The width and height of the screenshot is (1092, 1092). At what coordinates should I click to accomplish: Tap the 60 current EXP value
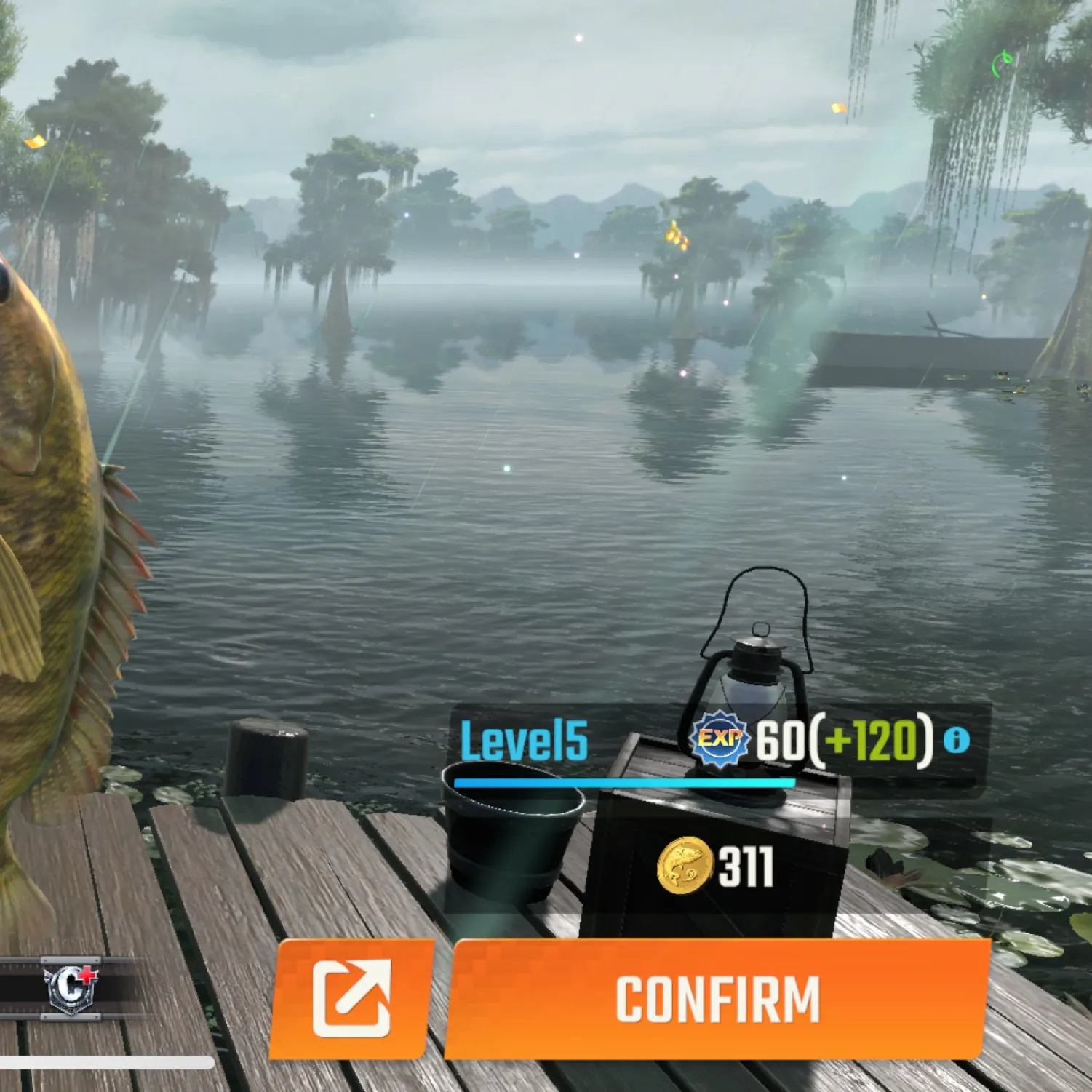point(781,741)
